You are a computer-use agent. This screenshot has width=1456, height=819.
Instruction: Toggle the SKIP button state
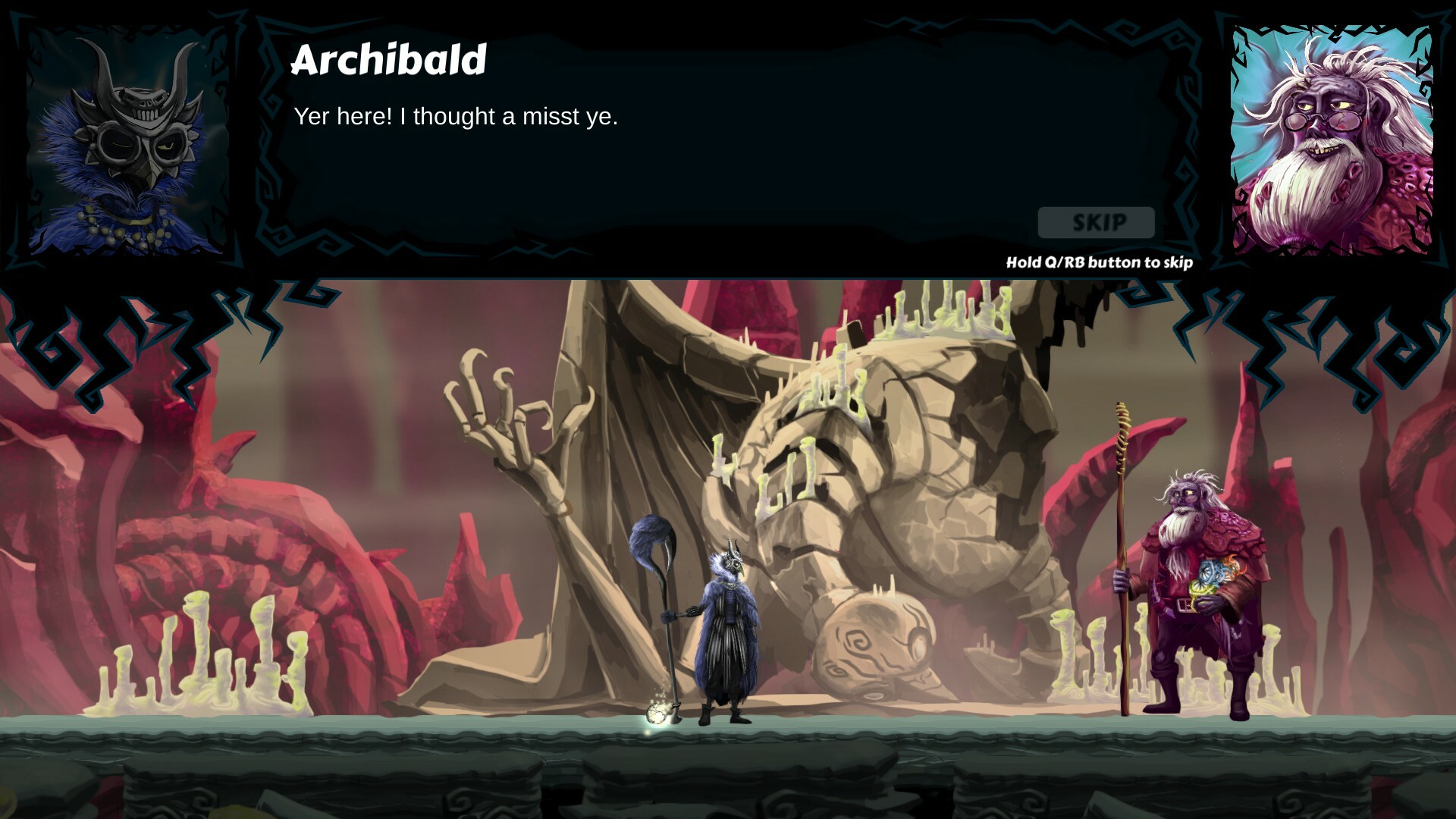[x=1095, y=222]
